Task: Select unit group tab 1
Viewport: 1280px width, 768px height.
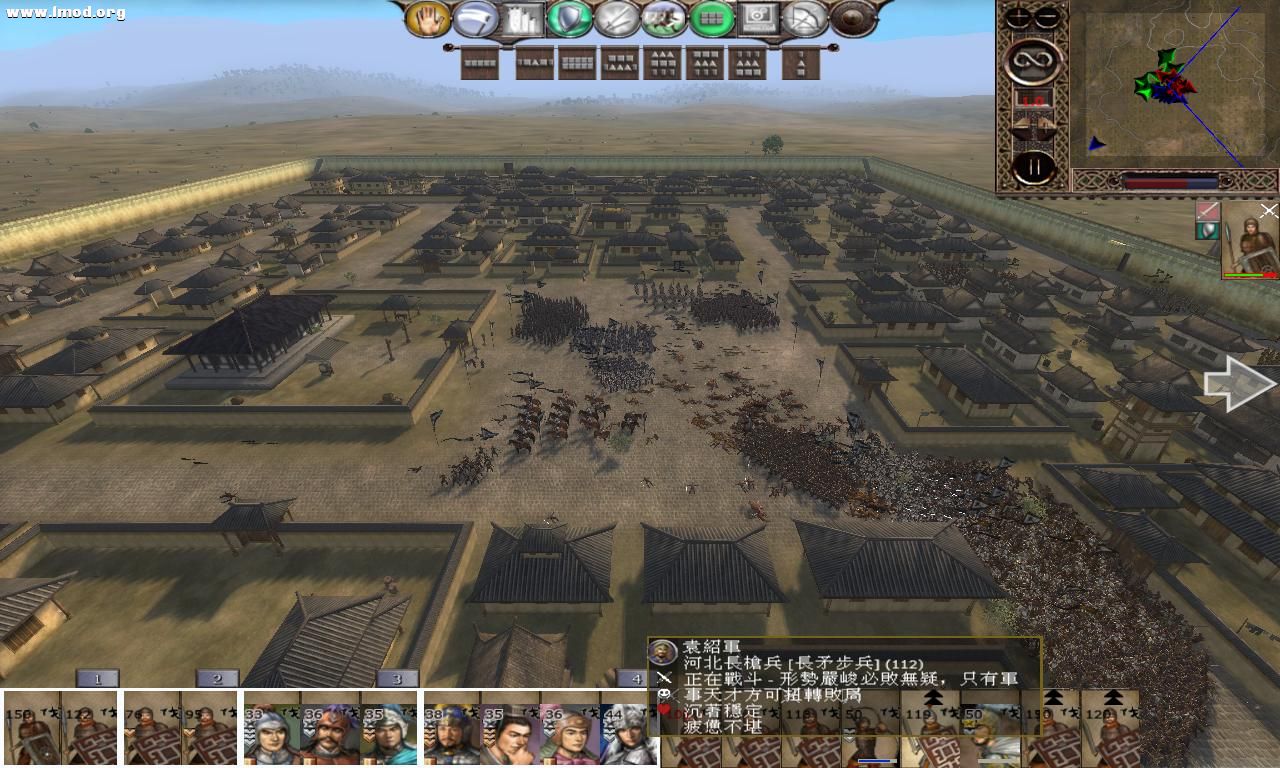Action: click(x=97, y=678)
